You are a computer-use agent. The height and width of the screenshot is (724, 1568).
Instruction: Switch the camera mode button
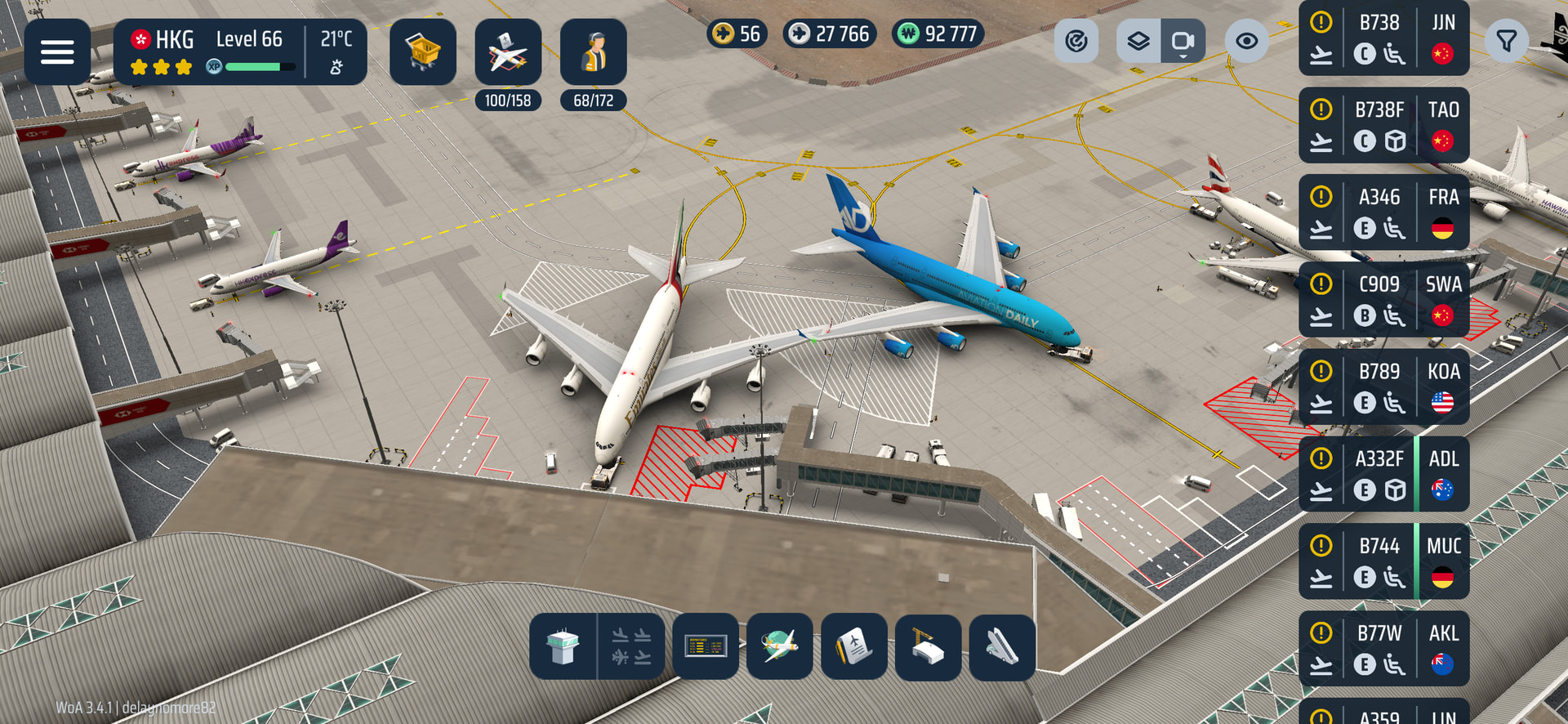pyautogui.click(x=1183, y=41)
